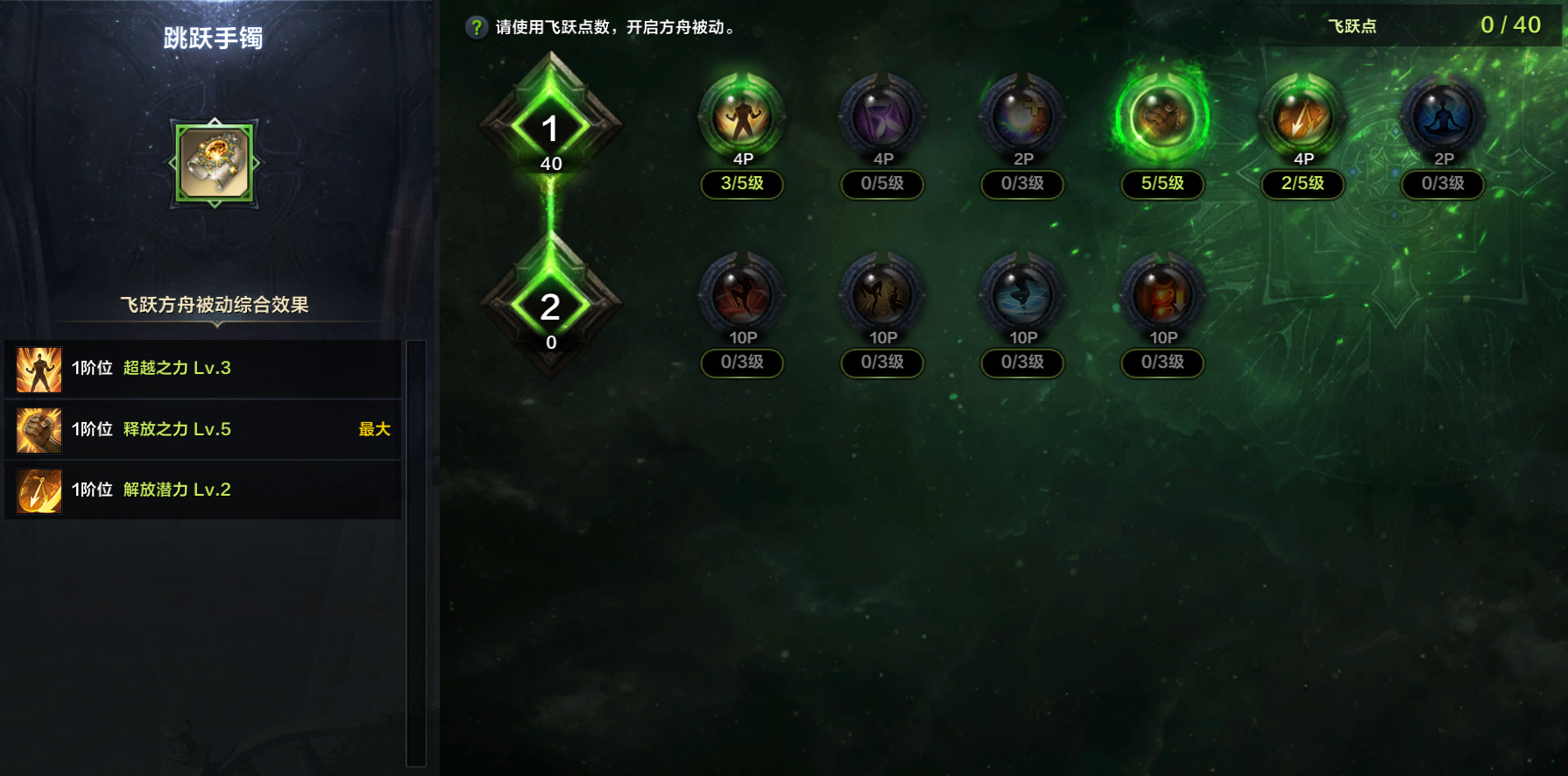The height and width of the screenshot is (776, 1568).
Task: Choose the blue meditating figure passive
Action: pyautogui.click(x=1443, y=118)
